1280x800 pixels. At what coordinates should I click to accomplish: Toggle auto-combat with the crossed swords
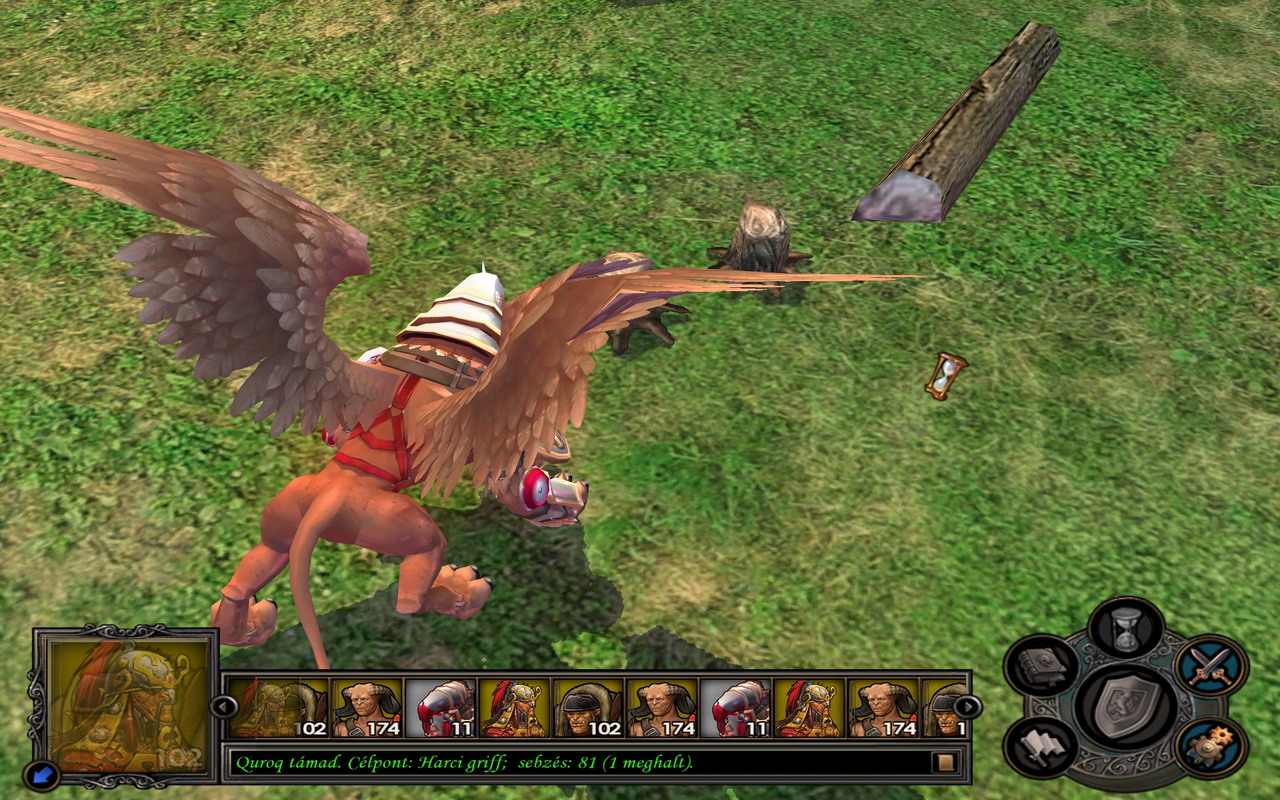pos(1210,666)
